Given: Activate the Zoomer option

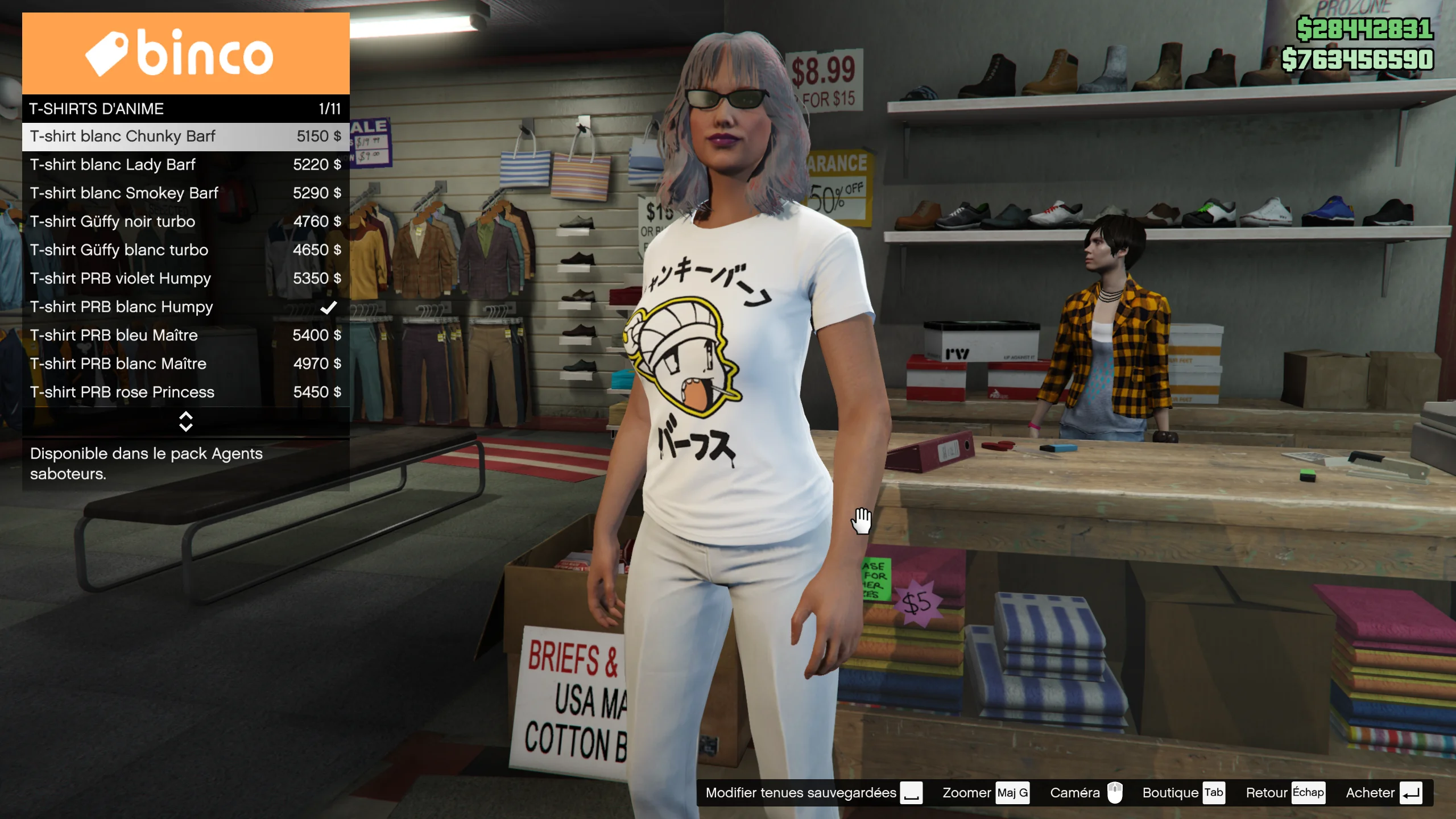Looking at the screenshot, I should tap(985, 793).
